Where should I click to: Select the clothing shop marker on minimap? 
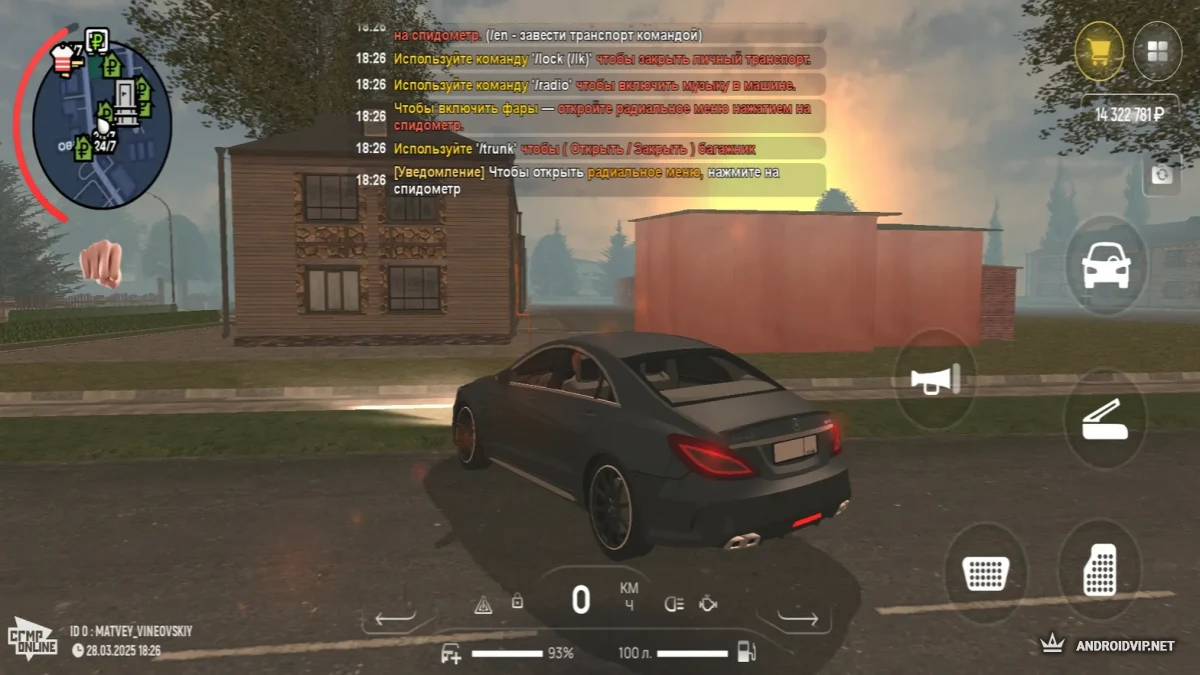click(63, 58)
